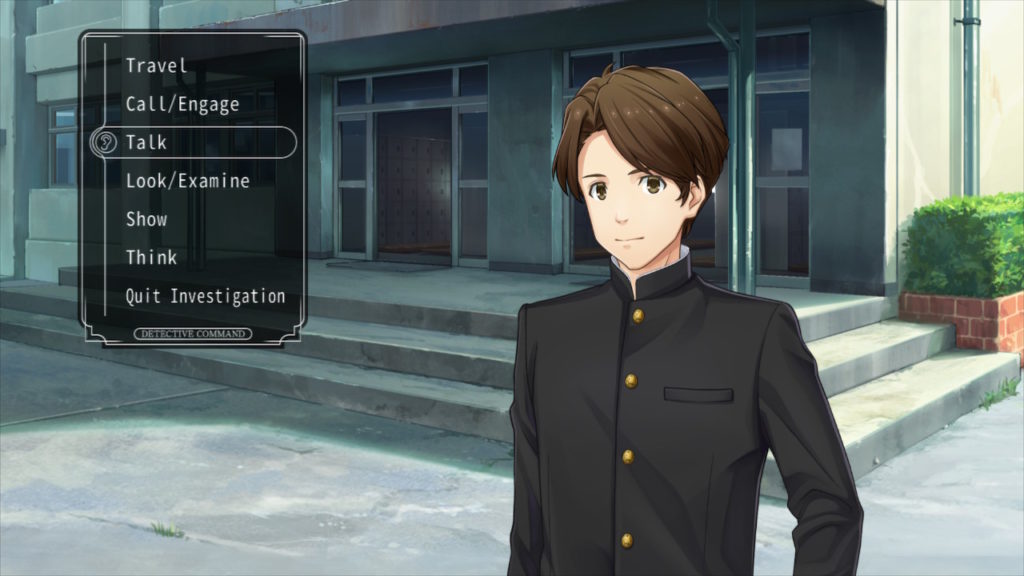Select the Show command
The image size is (1024, 576).
pyautogui.click(x=147, y=219)
